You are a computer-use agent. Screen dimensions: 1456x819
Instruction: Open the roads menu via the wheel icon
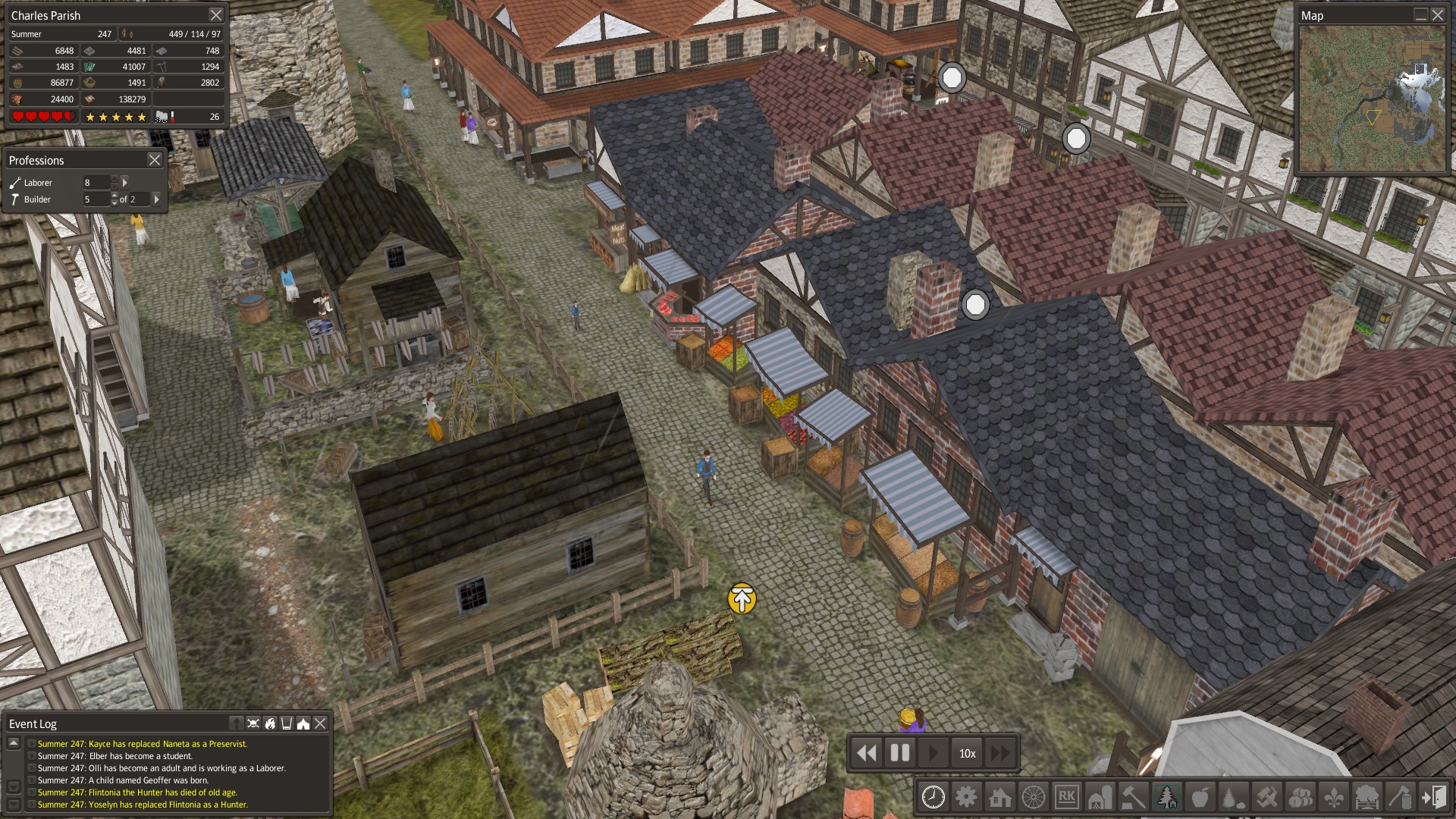pyautogui.click(x=1034, y=798)
